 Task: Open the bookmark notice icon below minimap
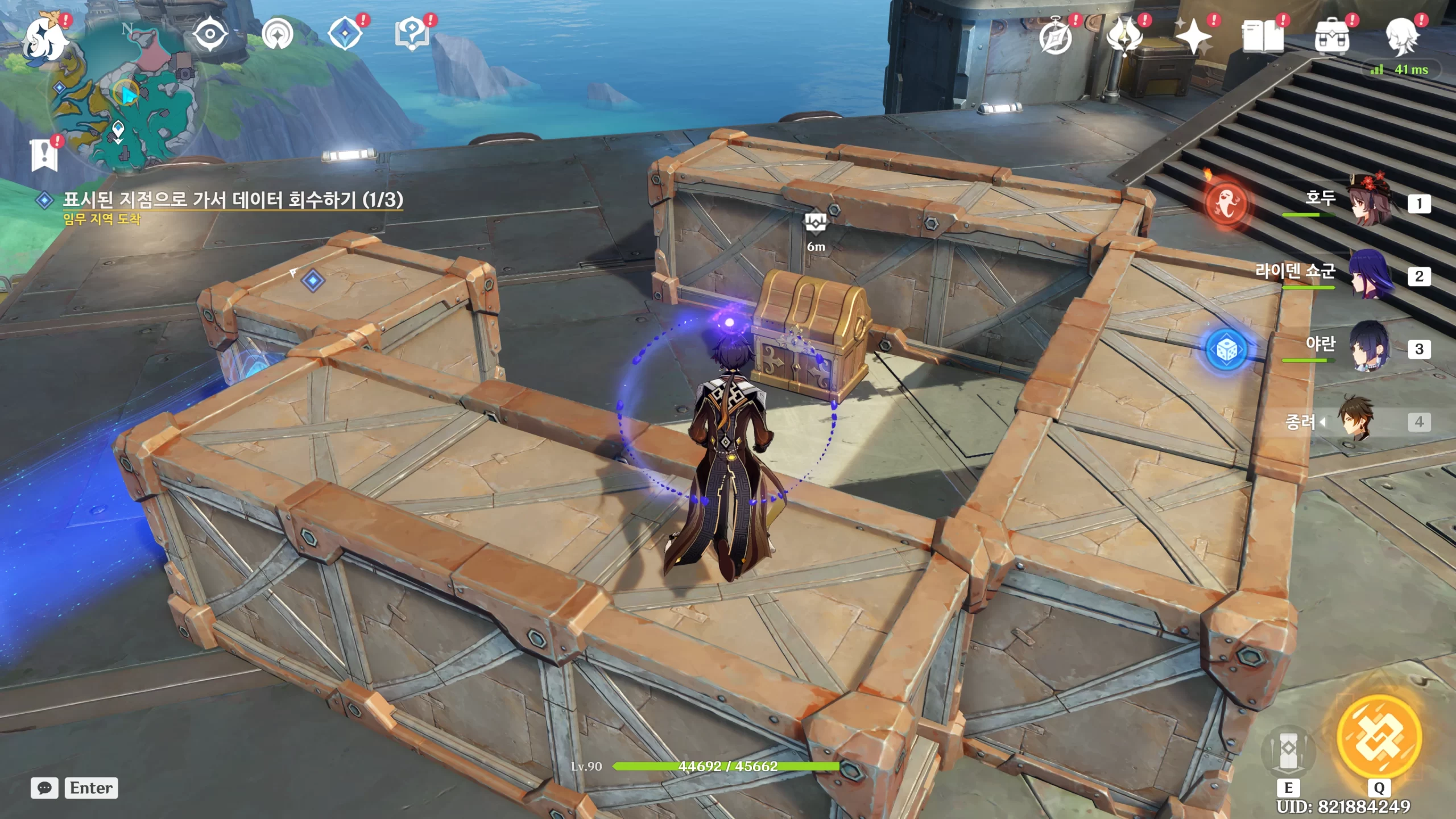(x=44, y=155)
